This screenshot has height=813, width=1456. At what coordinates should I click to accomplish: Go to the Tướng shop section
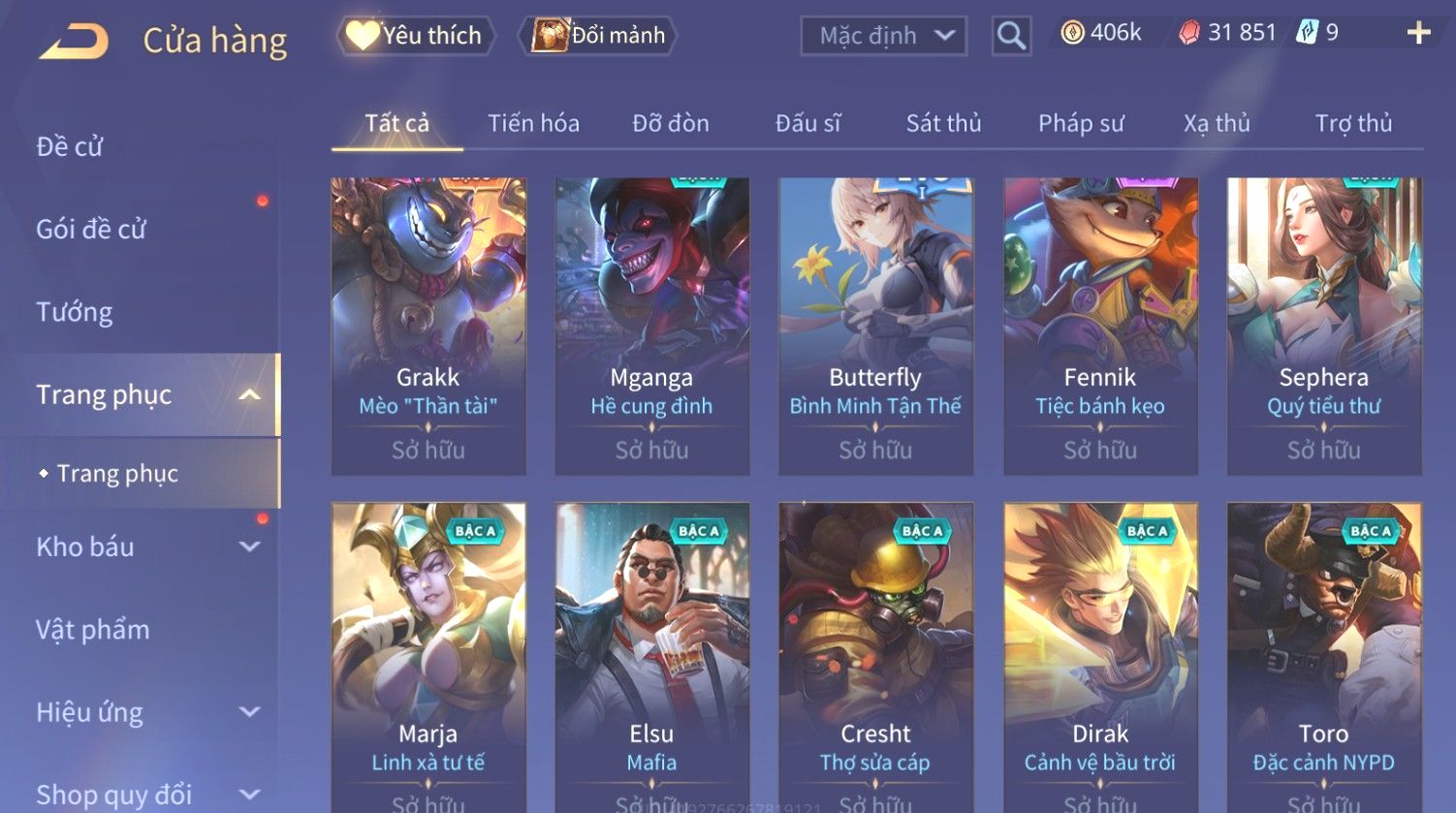pos(75,312)
